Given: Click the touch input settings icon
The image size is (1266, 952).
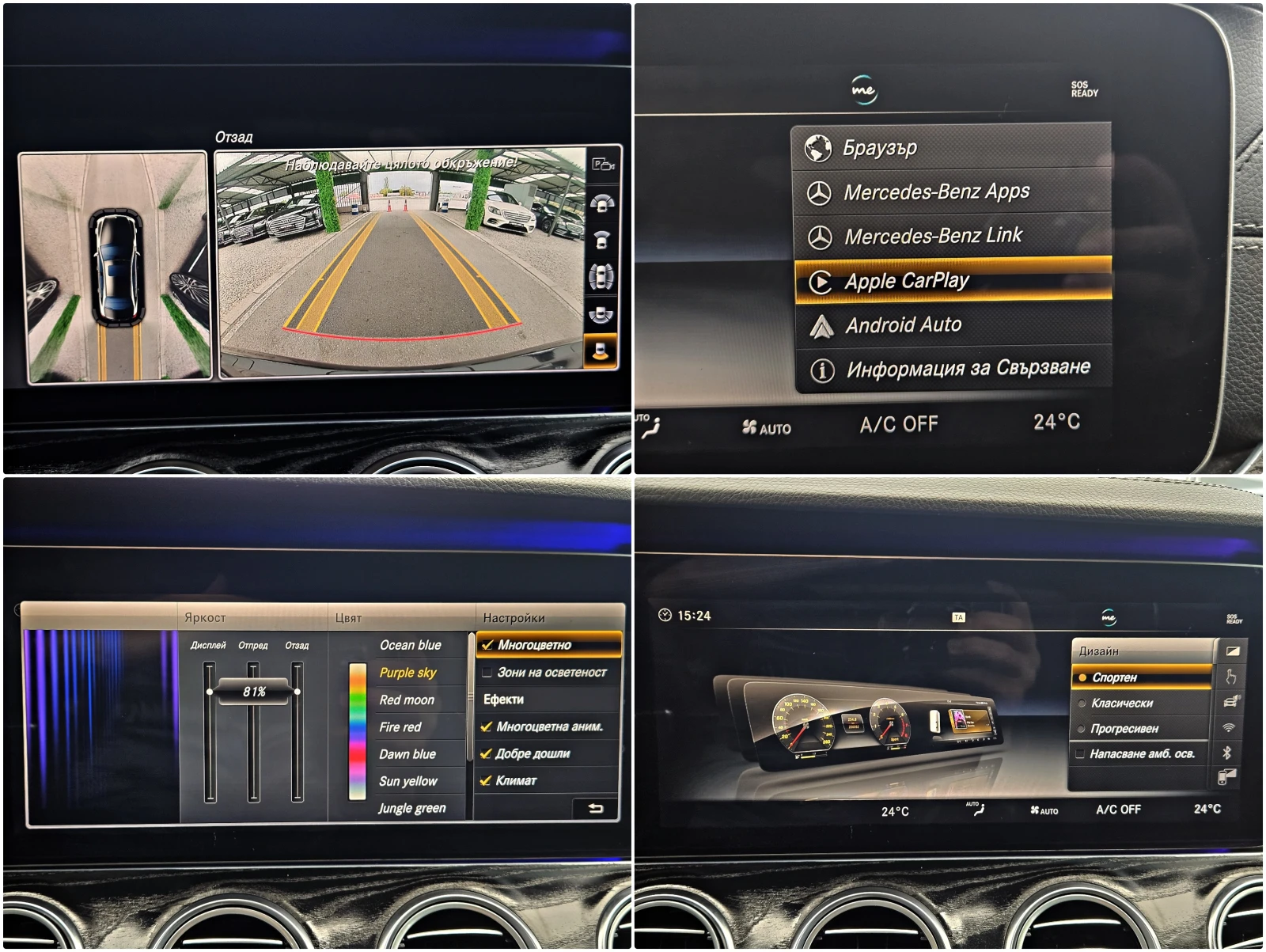Looking at the screenshot, I should pyautogui.click(x=1231, y=676).
